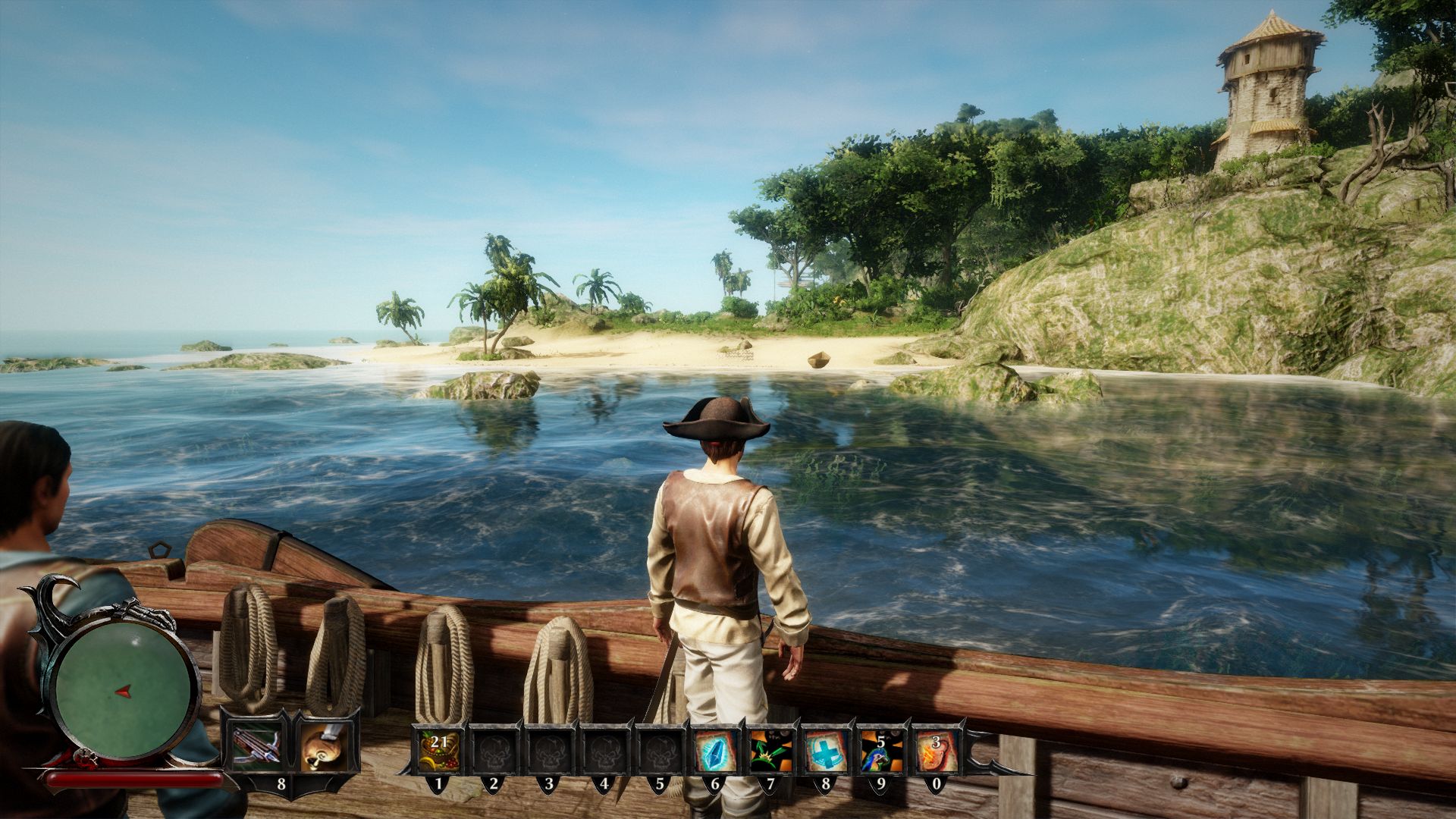Screen dimensions: 1456x819
Task: Select the crossbow weapon slot
Action: coord(256,746)
